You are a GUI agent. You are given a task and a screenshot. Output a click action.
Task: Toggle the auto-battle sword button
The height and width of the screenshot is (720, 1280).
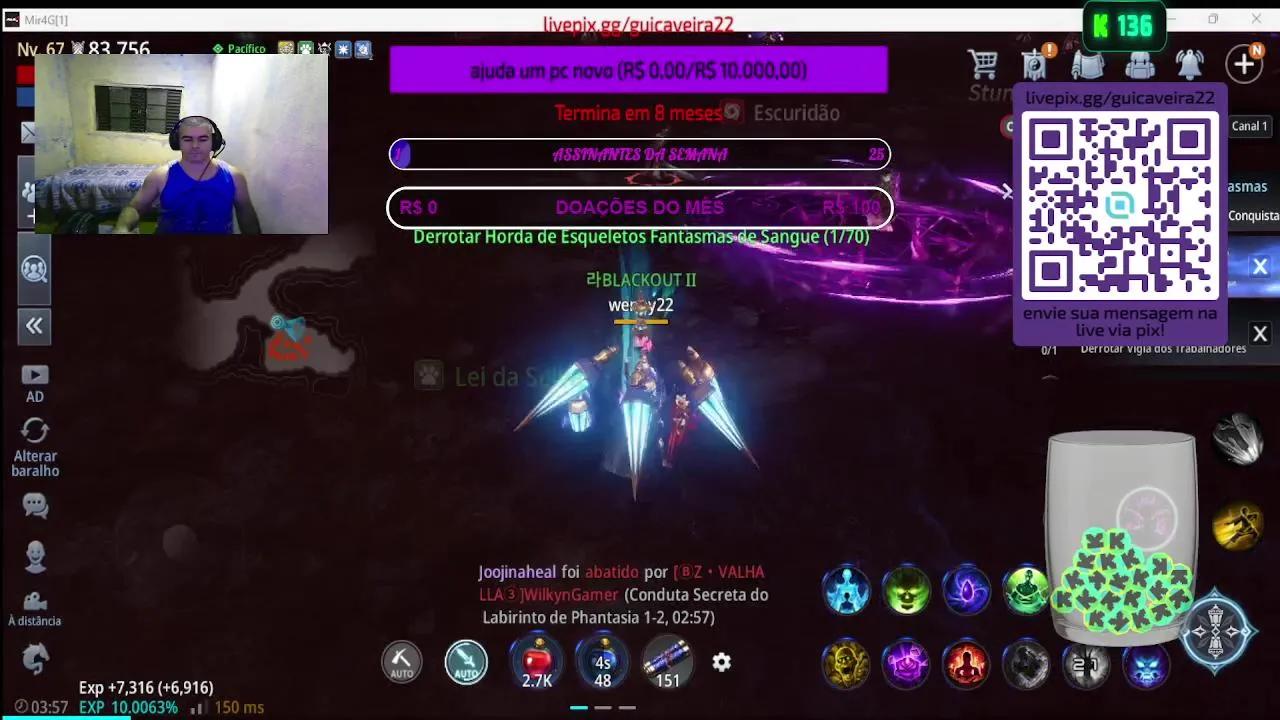click(466, 662)
